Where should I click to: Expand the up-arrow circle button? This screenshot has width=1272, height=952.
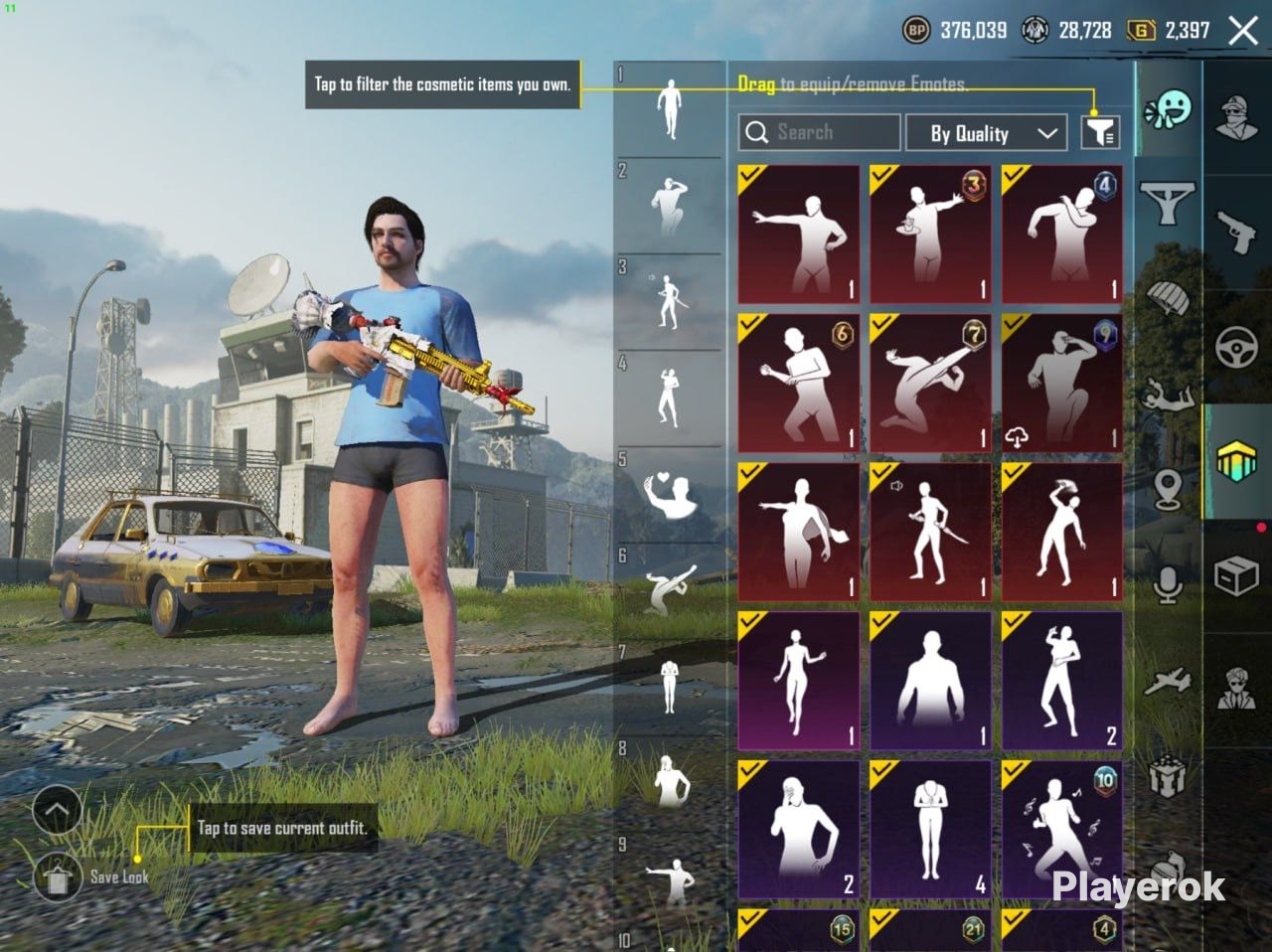57,810
